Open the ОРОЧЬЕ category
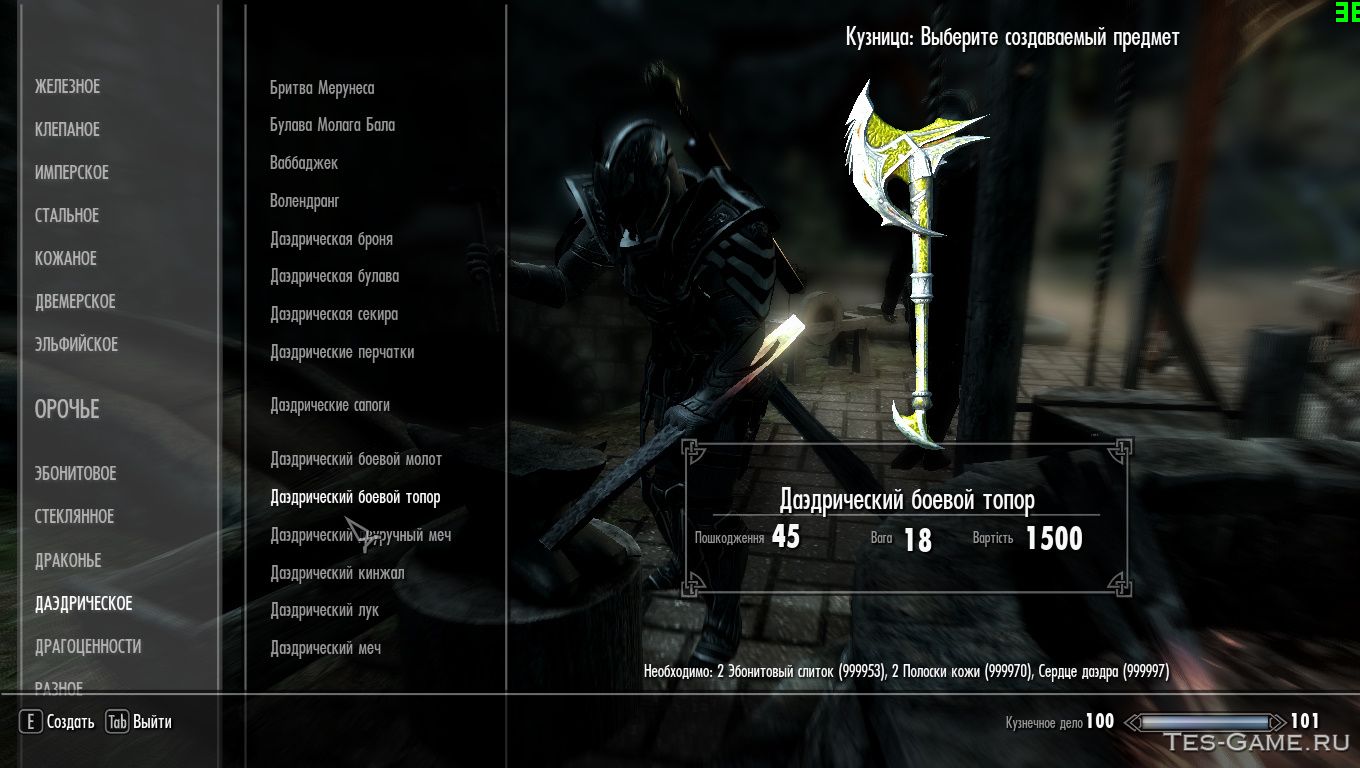The width and height of the screenshot is (1360, 768). tap(67, 410)
